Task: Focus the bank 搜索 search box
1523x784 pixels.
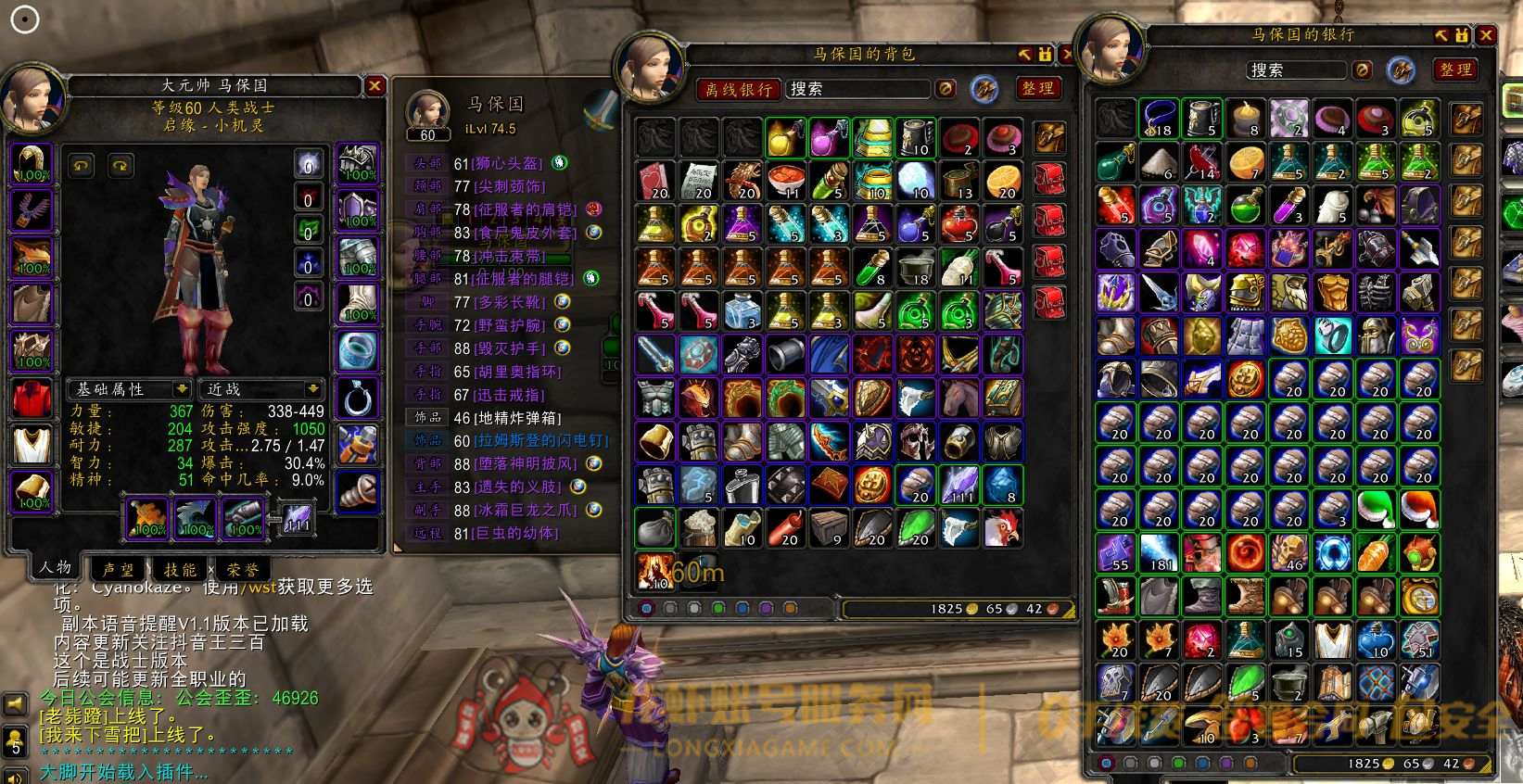Action: point(1298,70)
